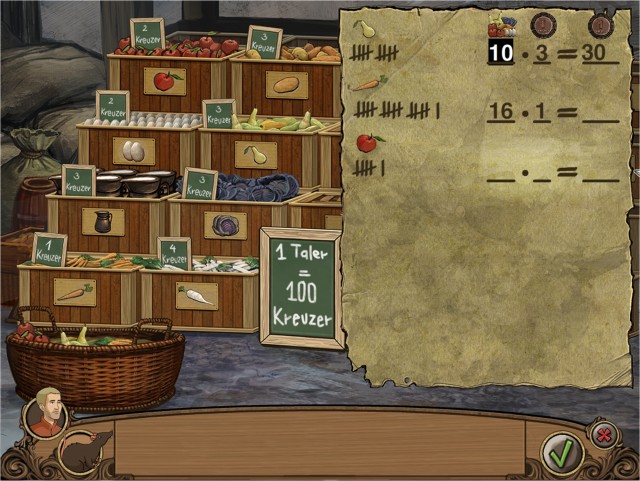Select the result field showing 30
The image size is (640, 481).
[x=600, y=51]
